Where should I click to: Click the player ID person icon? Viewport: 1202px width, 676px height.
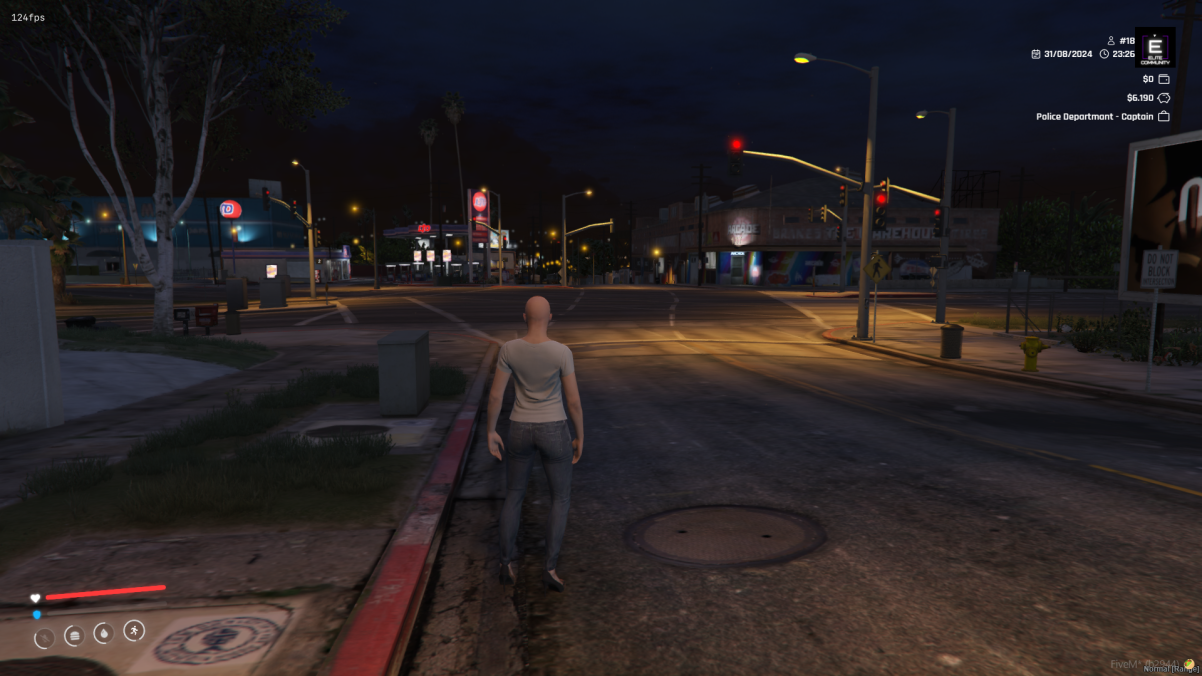[x=1110, y=41]
